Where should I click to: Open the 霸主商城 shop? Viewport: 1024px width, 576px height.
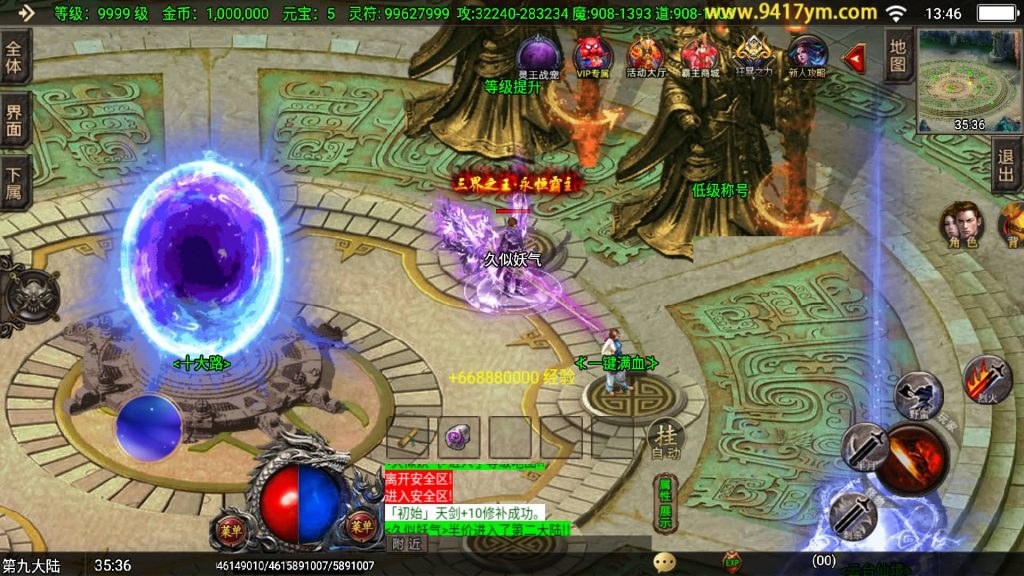[x=700, y=54]
